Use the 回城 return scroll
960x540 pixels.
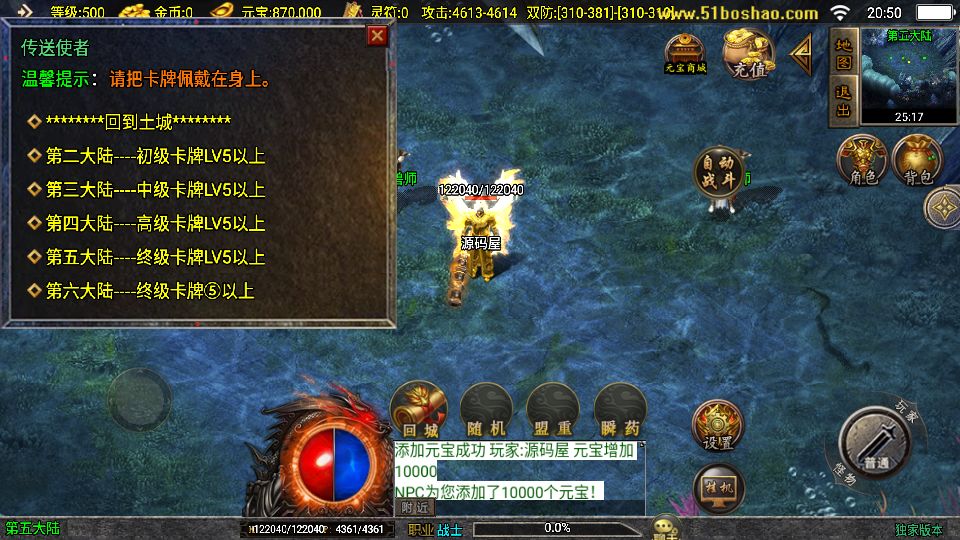[x=418, y=410]
